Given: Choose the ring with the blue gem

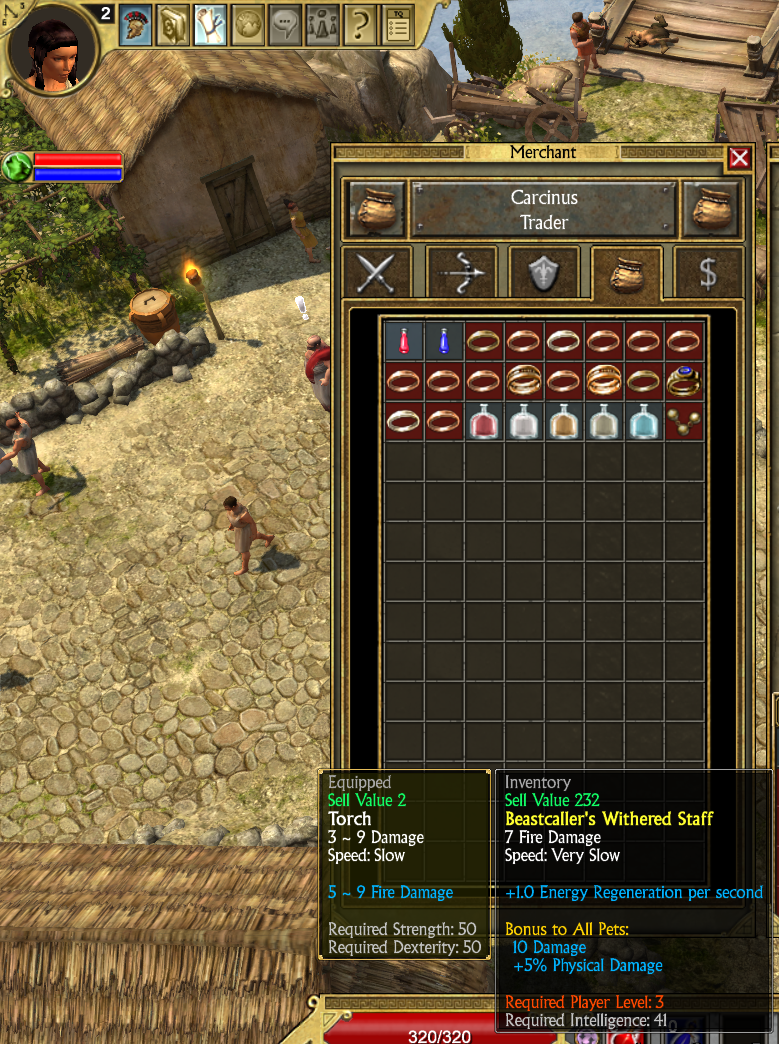Looking at the screenshot, I should point(685,381).
